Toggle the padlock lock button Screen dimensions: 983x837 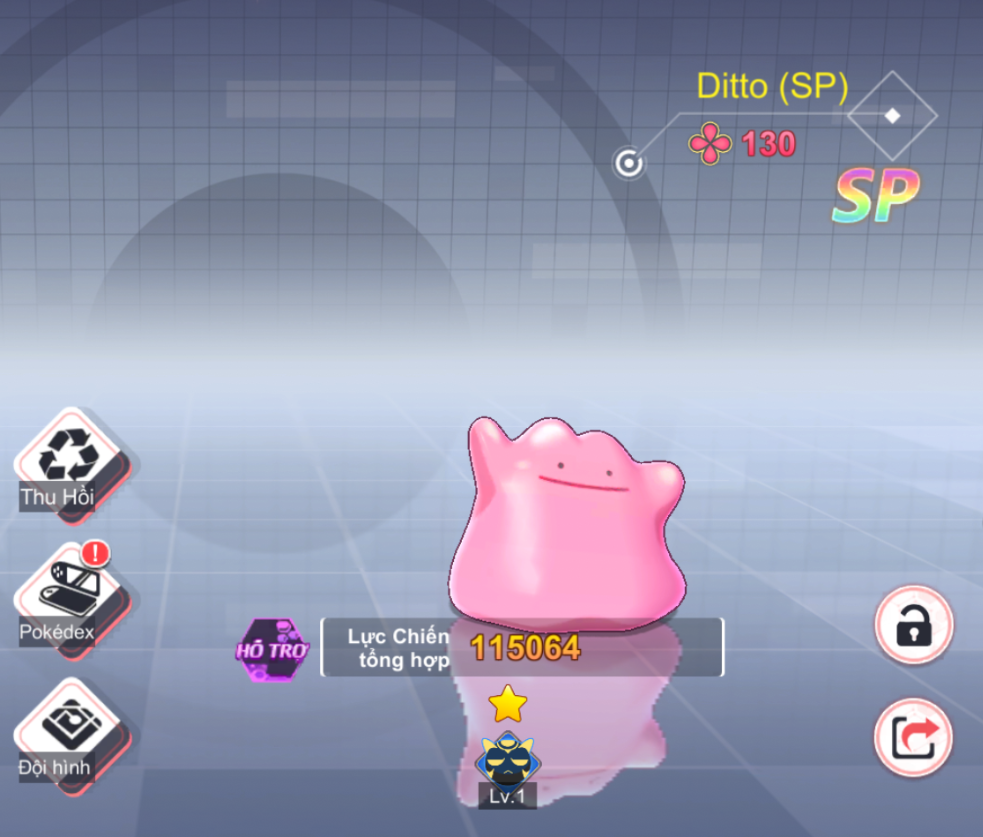coord(913,626)
